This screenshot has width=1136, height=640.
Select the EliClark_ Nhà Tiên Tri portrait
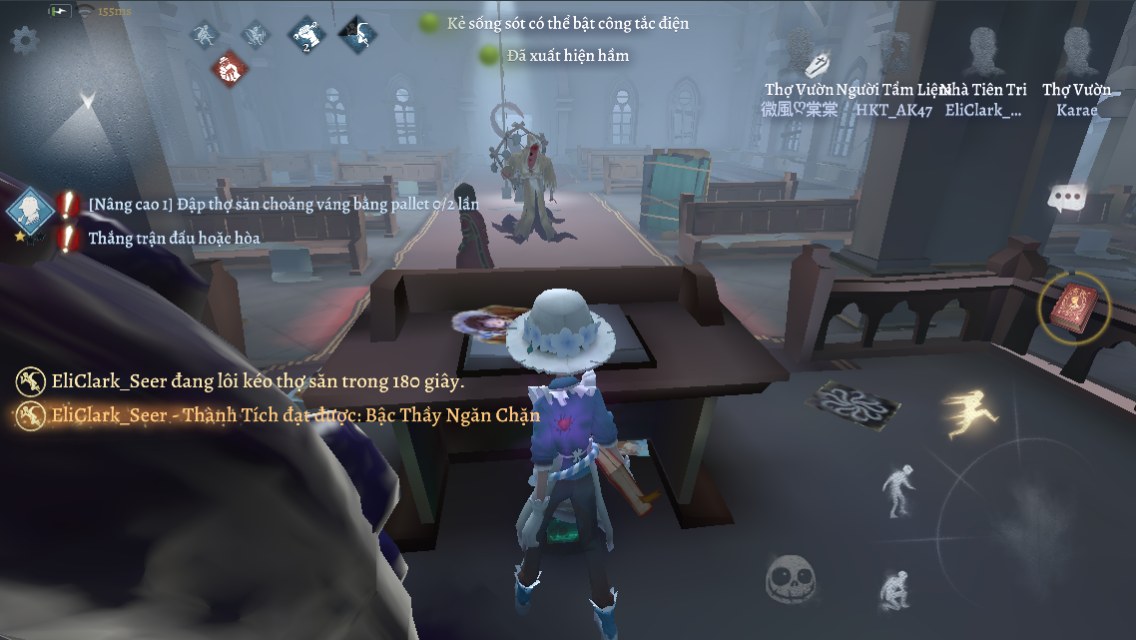pos(984,50)
